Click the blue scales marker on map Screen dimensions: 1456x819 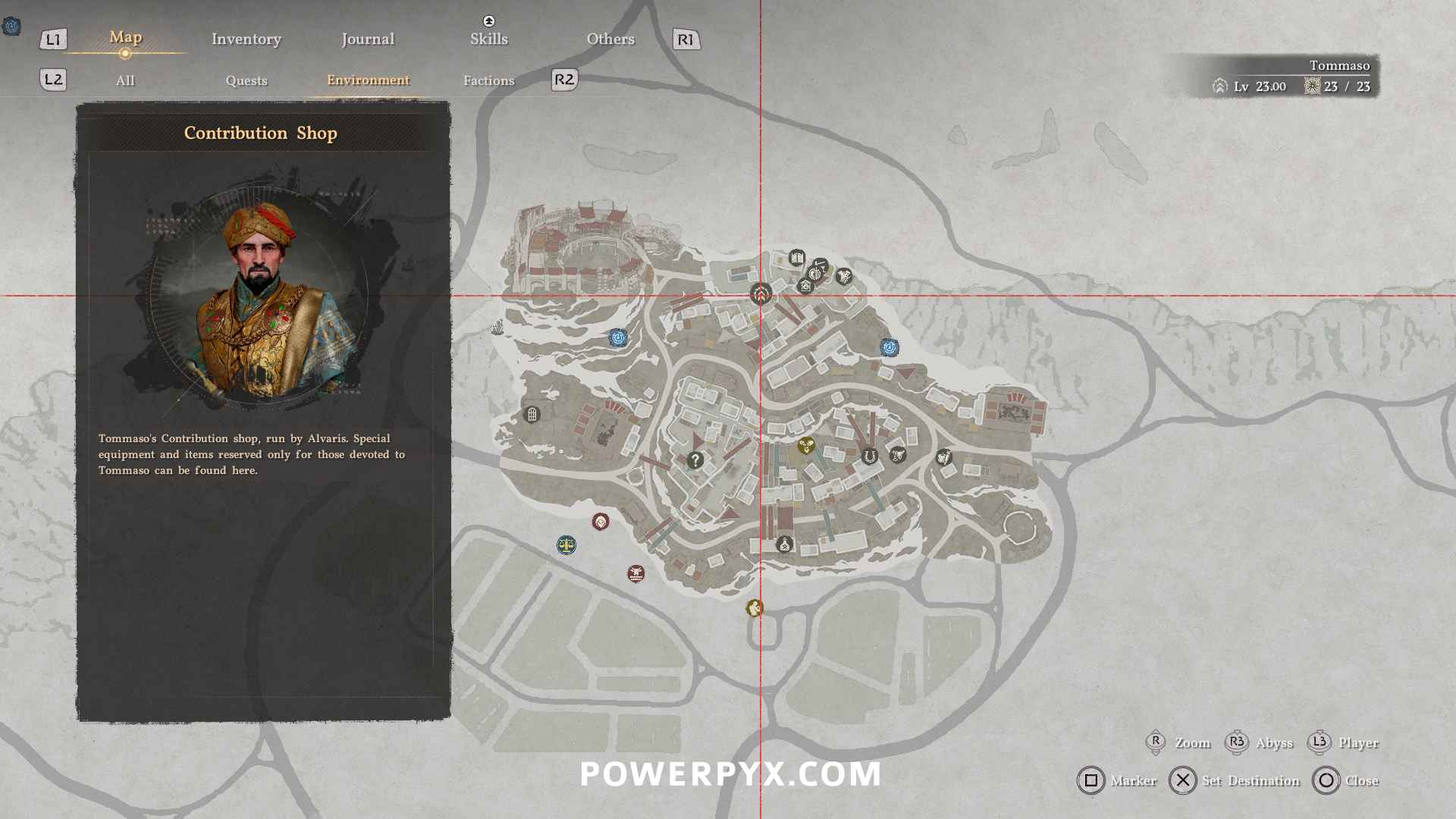[566, 545]
